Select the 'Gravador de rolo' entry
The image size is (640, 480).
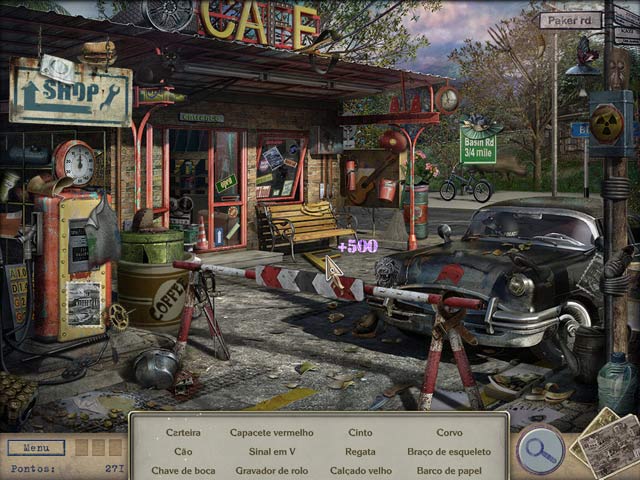click(271, 470)
